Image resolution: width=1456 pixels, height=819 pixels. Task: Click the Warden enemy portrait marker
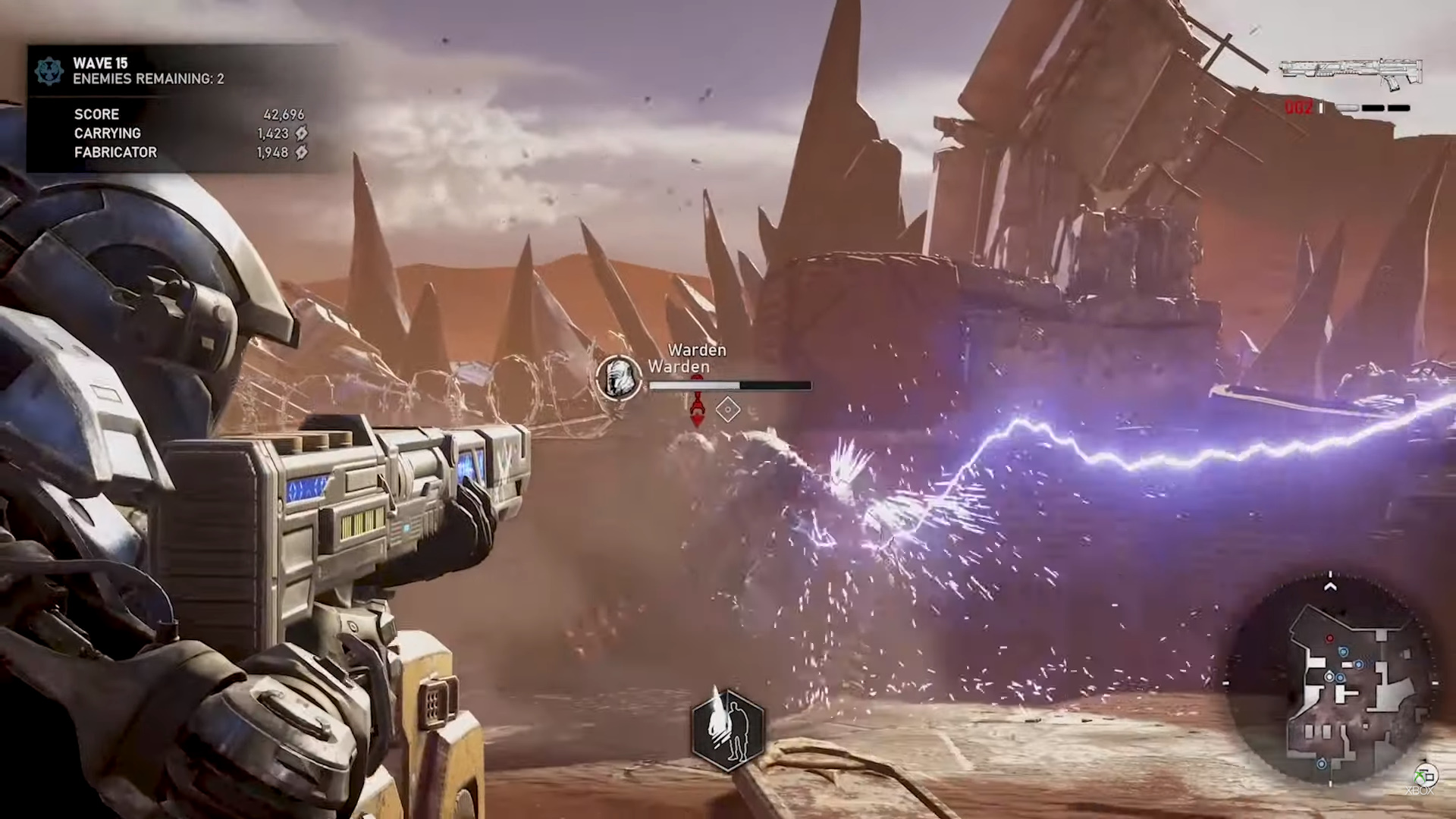tap(619, 377)
